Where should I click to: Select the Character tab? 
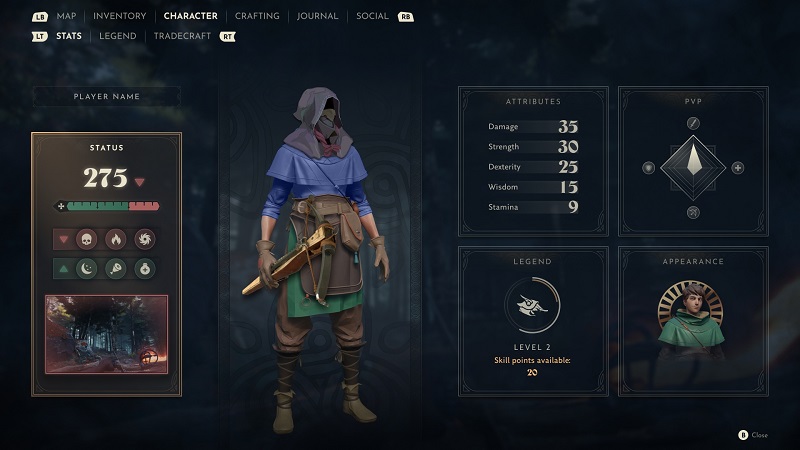(x=191, y=16)
